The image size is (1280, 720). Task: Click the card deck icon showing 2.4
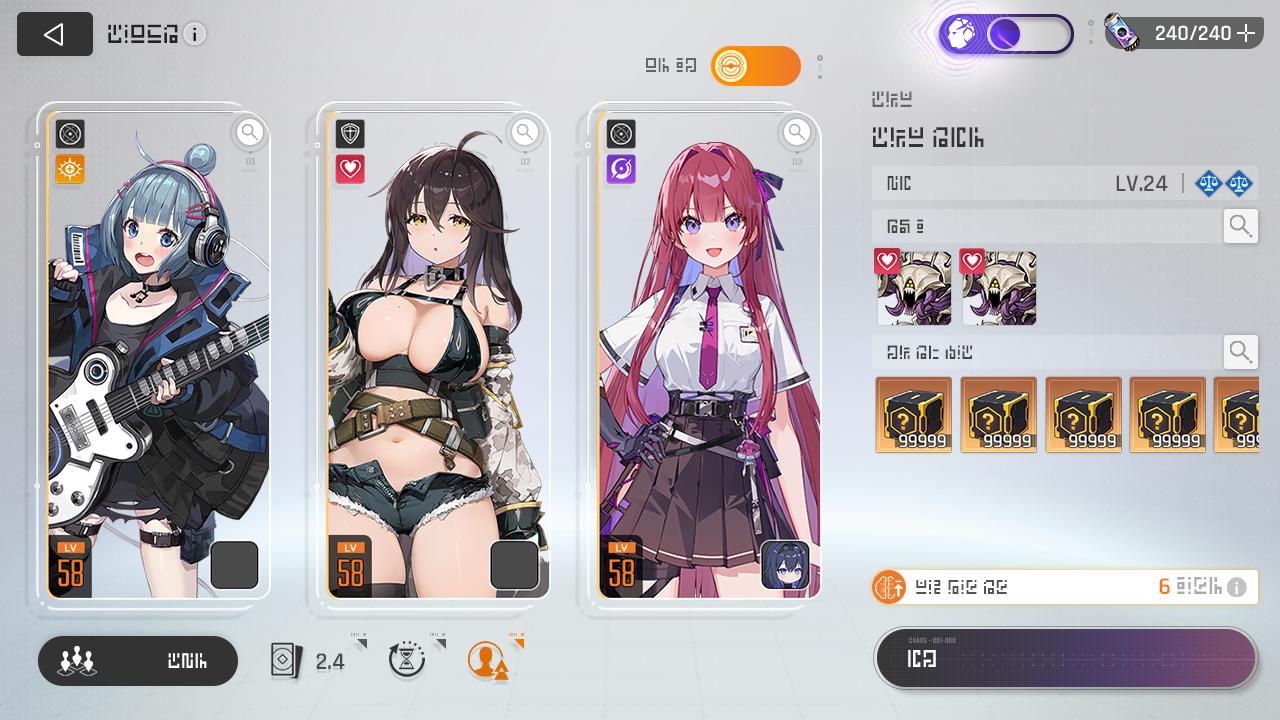[x=287, y=660]
